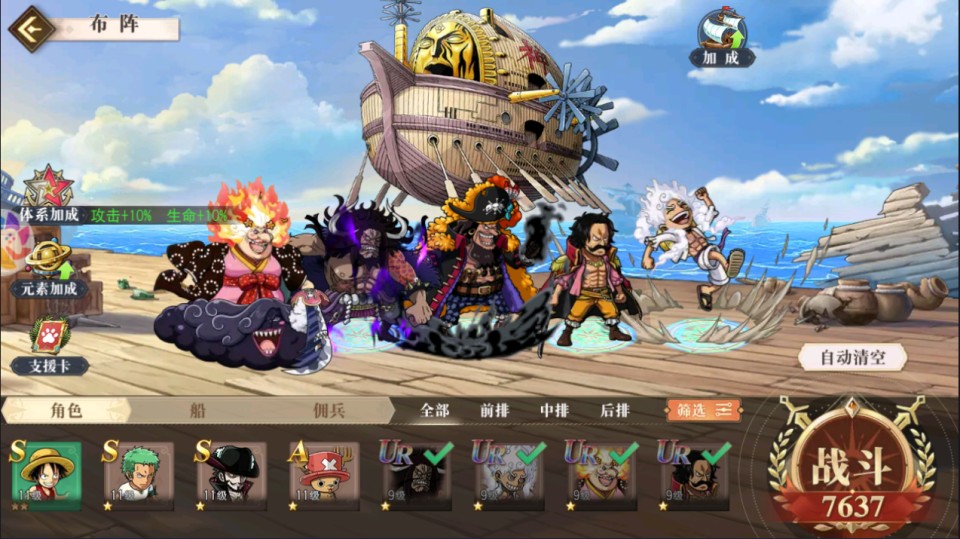960x539 pixels.
Task: Click the 自动清空 button
Action: 852,357
